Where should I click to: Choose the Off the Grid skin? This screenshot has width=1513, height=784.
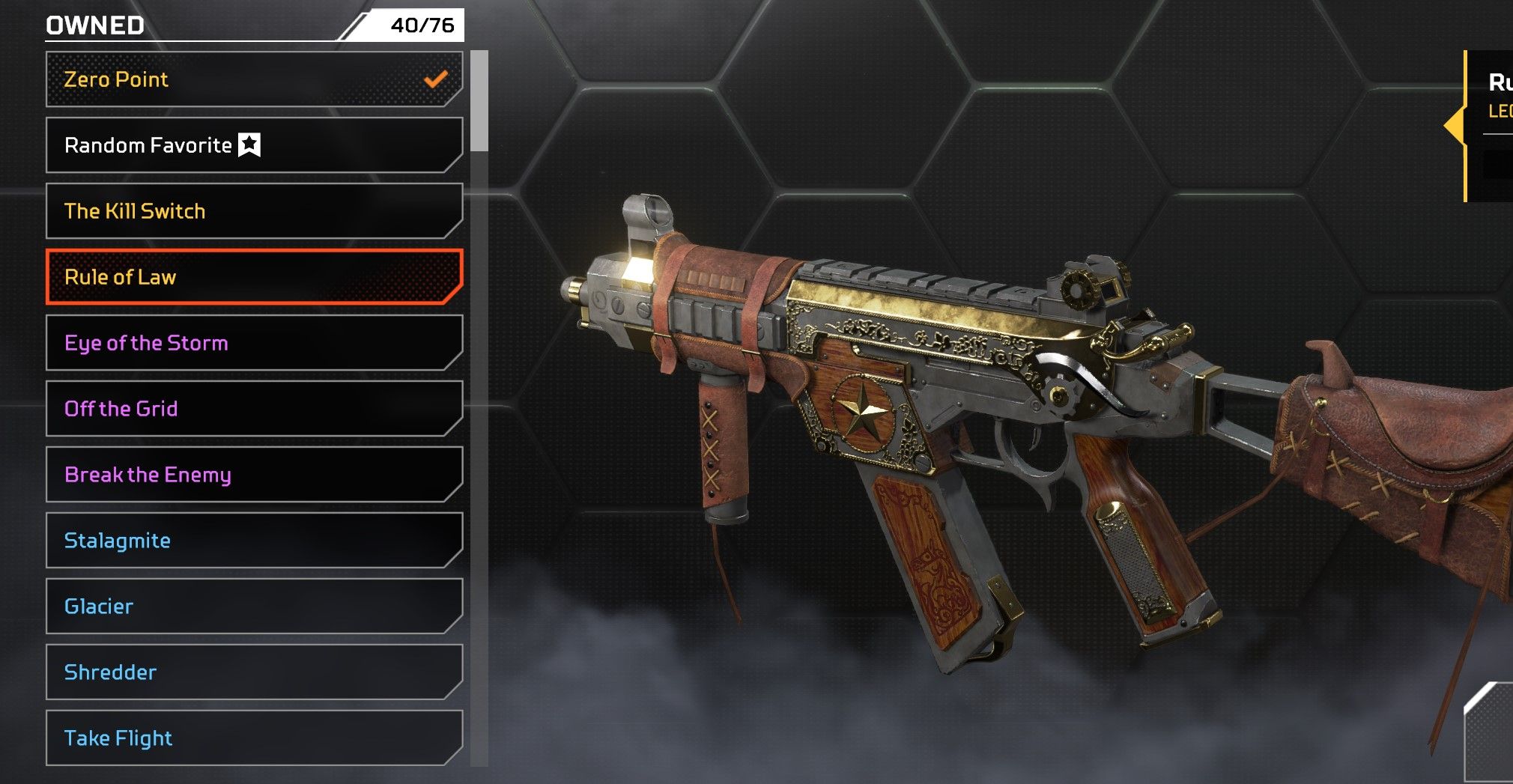click(254, 409)
